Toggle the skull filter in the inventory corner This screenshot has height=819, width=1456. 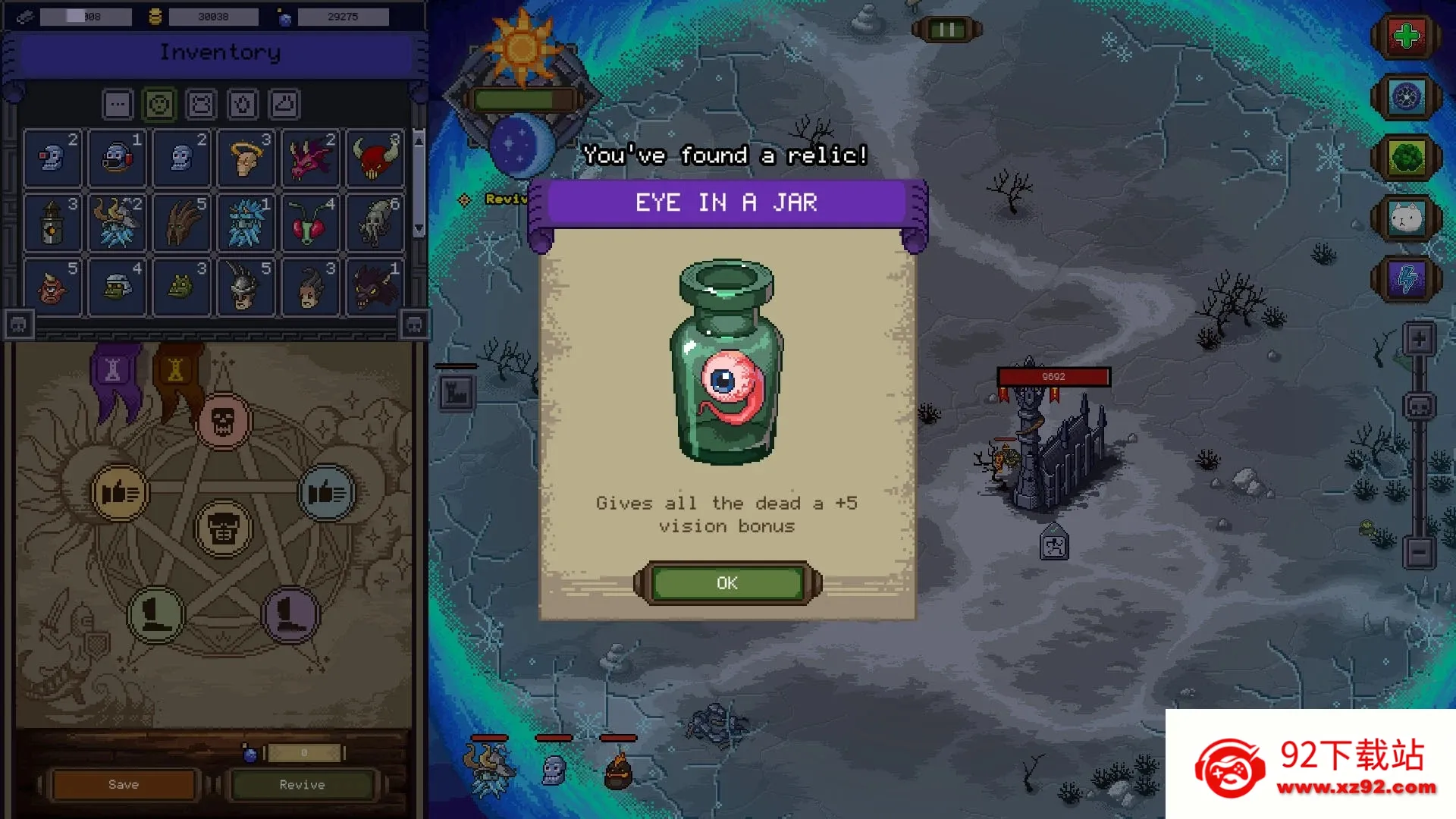pos(19,324)
